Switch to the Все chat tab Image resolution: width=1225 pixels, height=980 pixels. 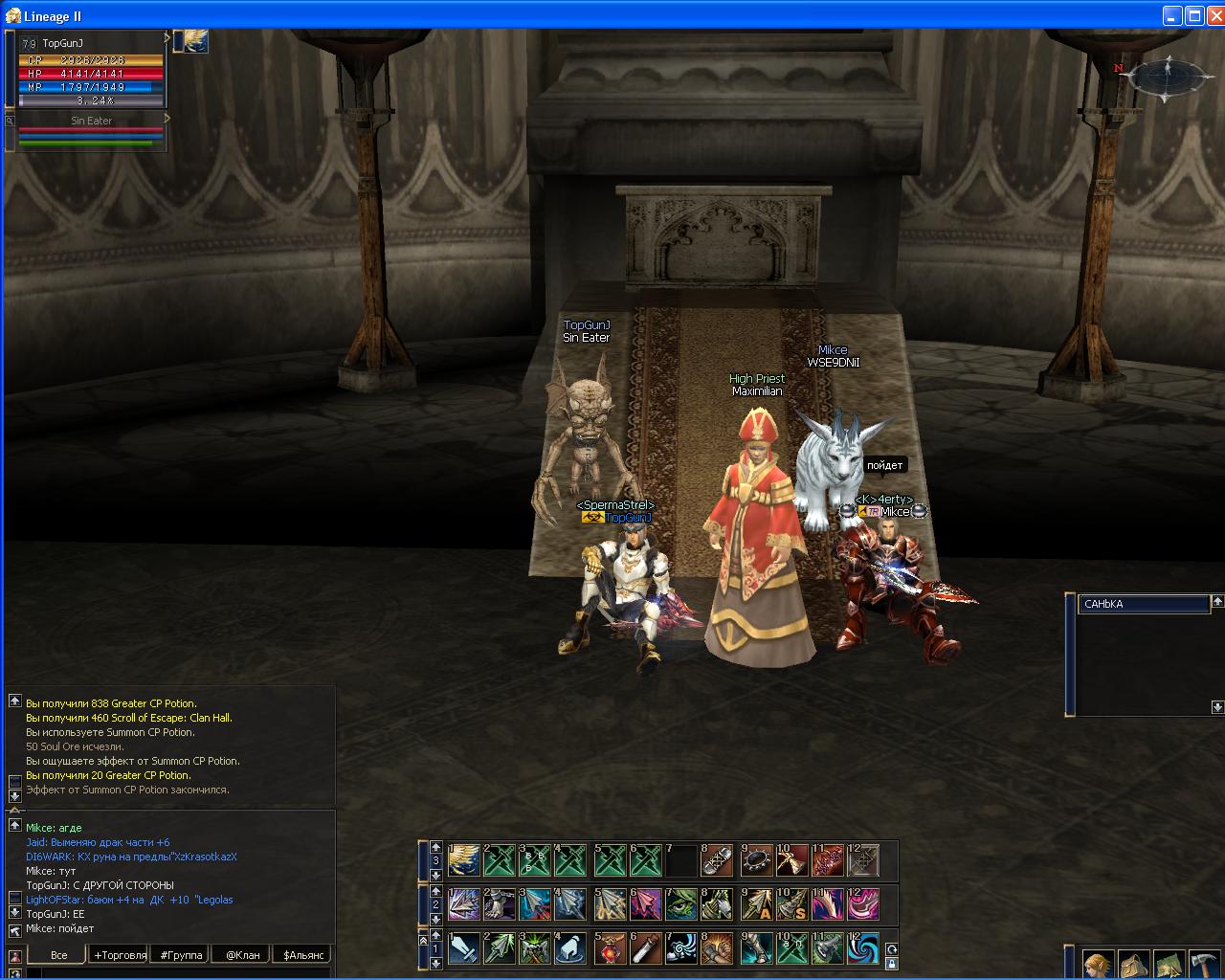pyautogui.click(x=58, y=954)
